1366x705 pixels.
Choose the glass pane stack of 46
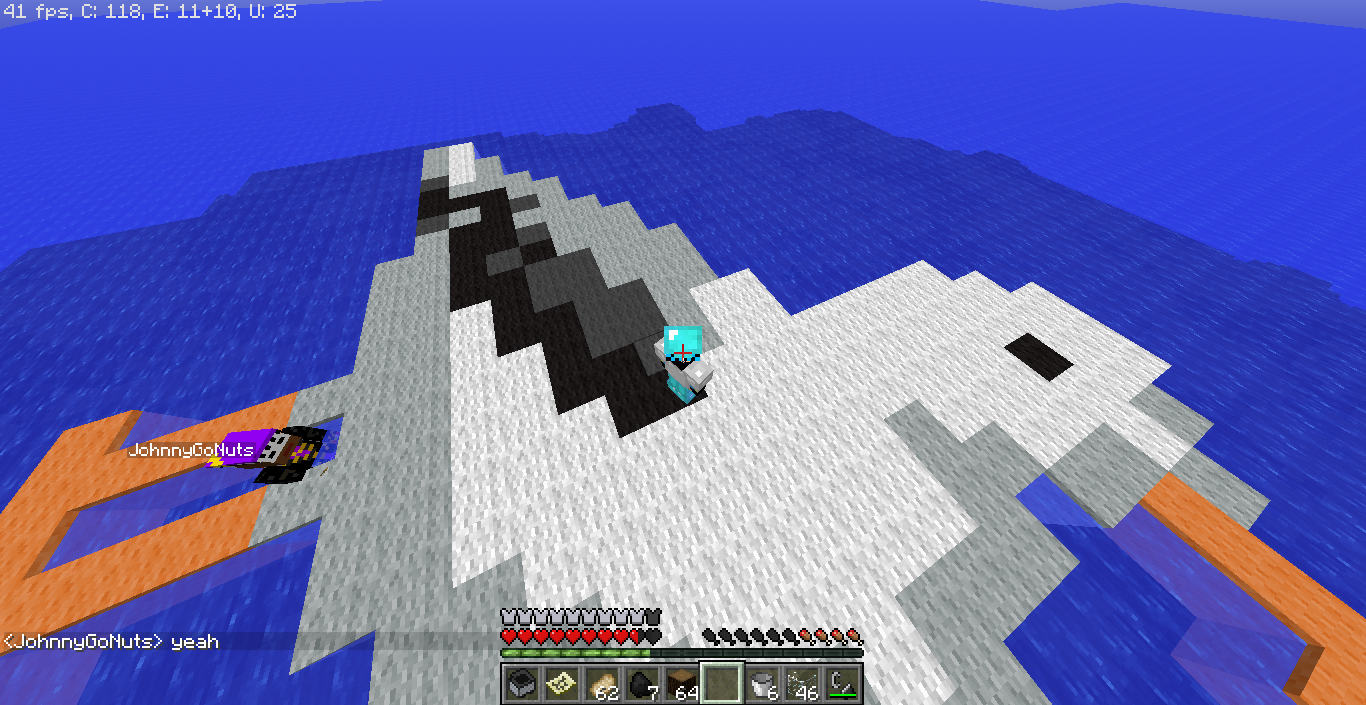coord(801,684)
